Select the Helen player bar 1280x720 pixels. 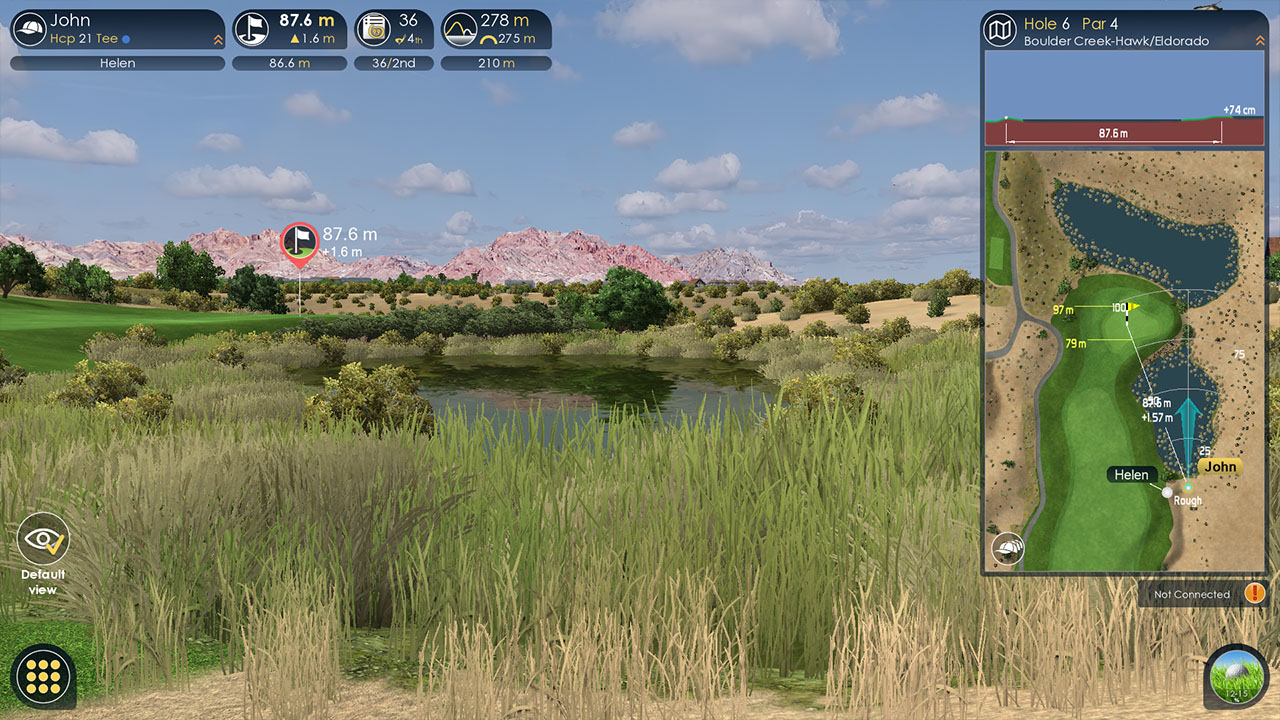(x=118, y=63)
